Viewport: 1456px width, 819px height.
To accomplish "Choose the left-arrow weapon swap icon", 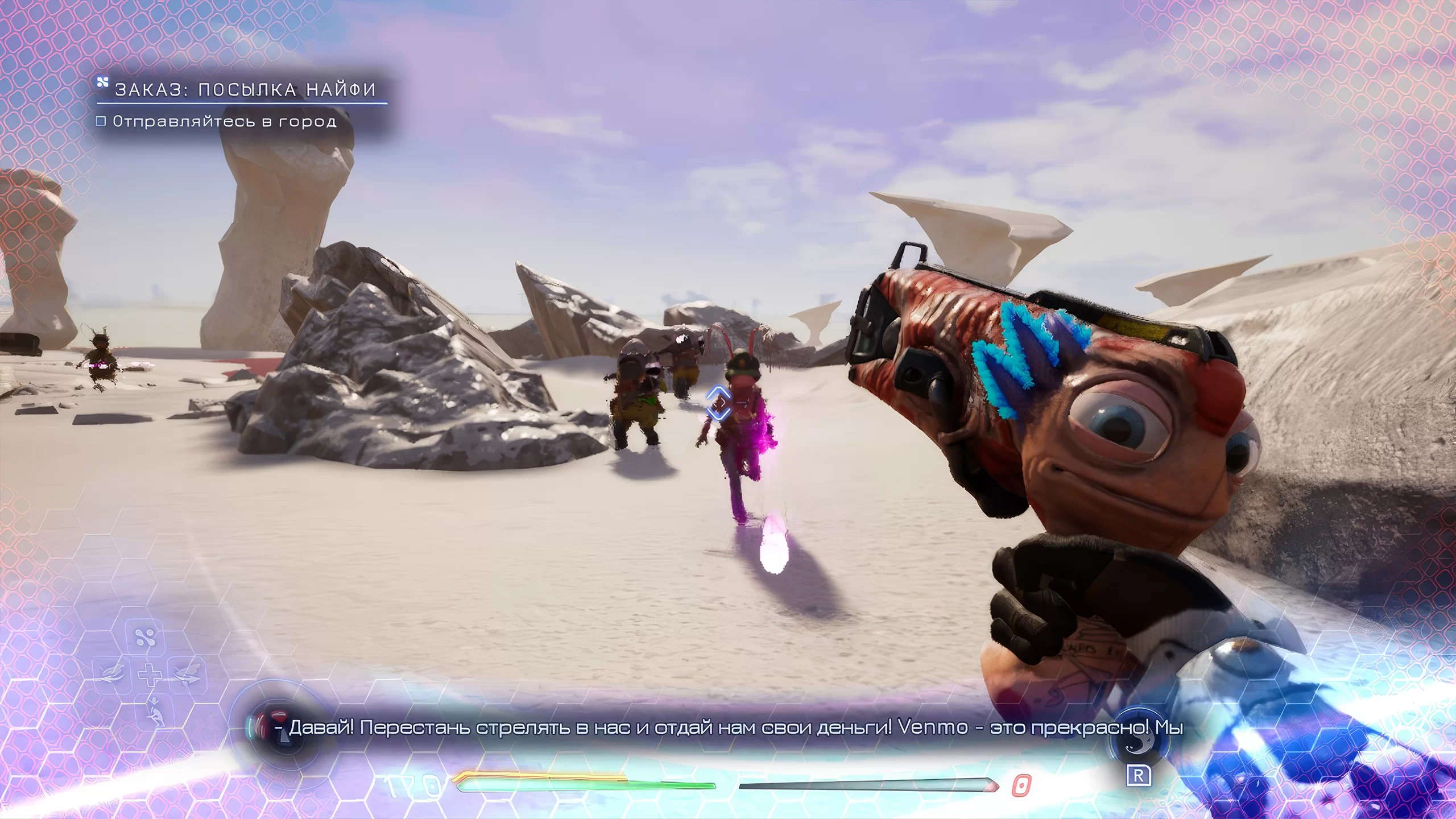I will [113, 675].
